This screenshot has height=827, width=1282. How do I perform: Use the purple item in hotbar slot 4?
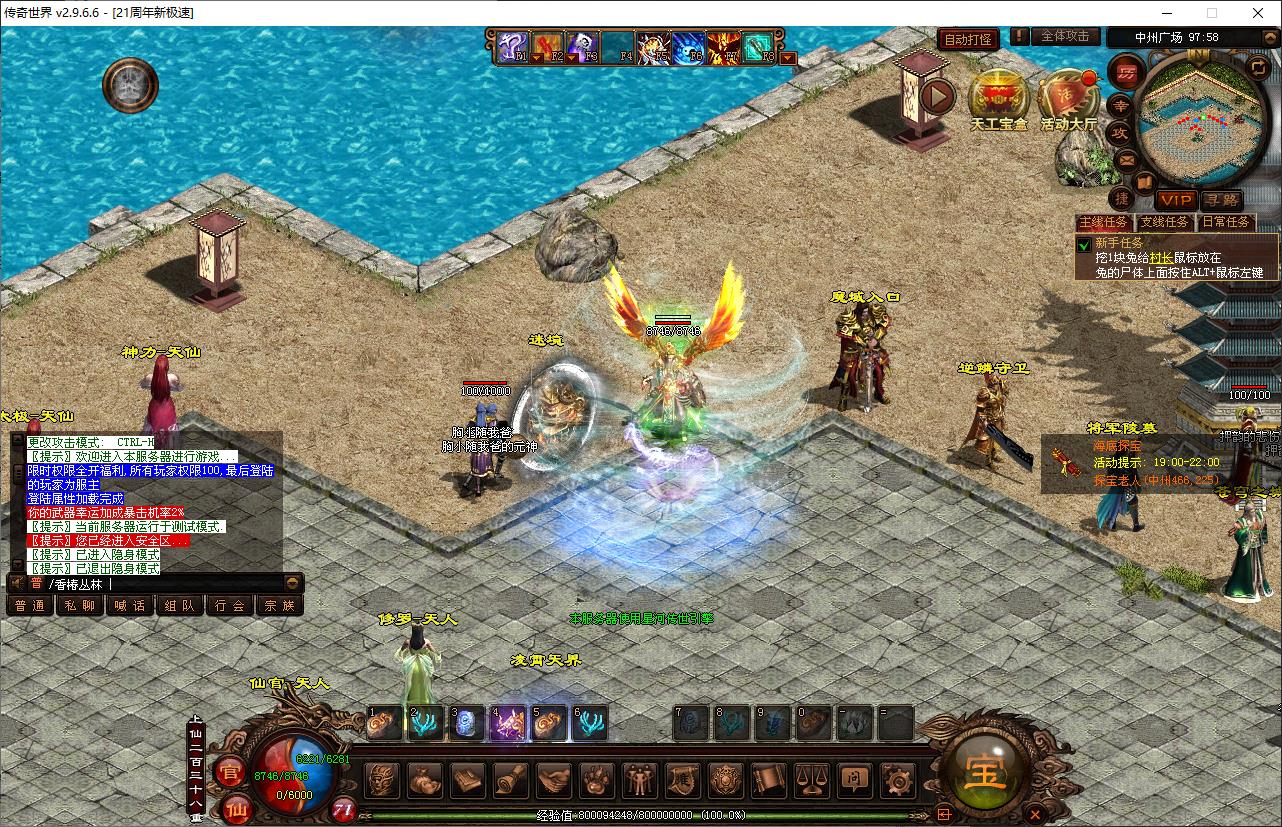[508, 723]
